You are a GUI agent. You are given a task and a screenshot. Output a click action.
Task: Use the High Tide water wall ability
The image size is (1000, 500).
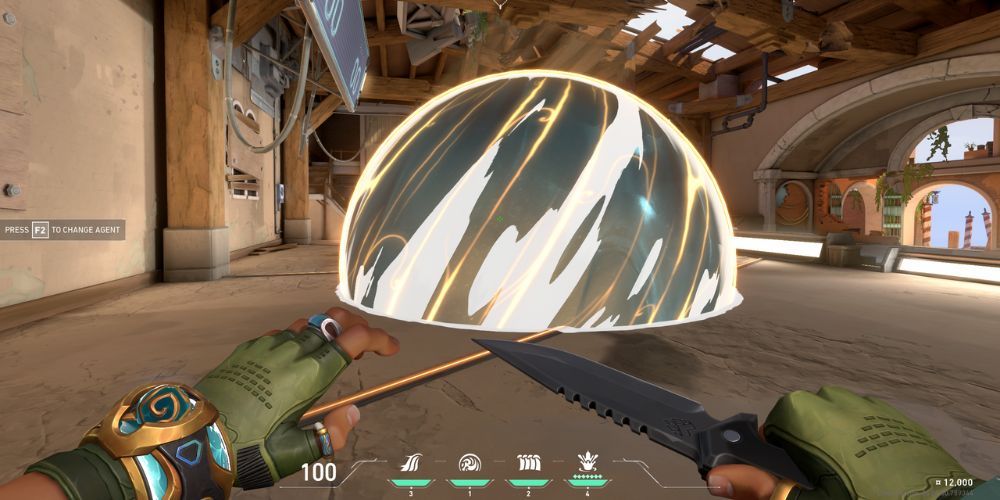coord(525,463)
